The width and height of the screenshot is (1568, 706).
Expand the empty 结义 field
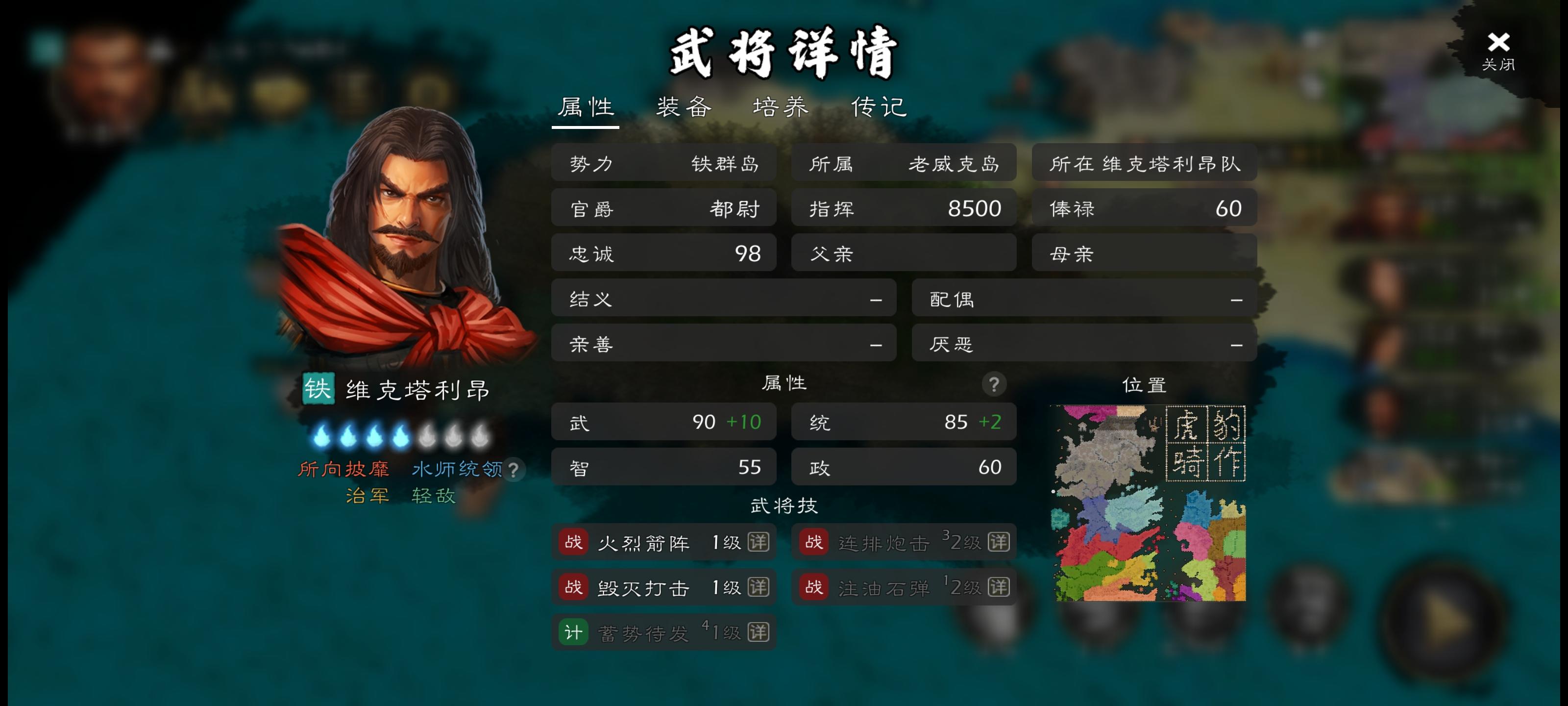tap(724, 299)
